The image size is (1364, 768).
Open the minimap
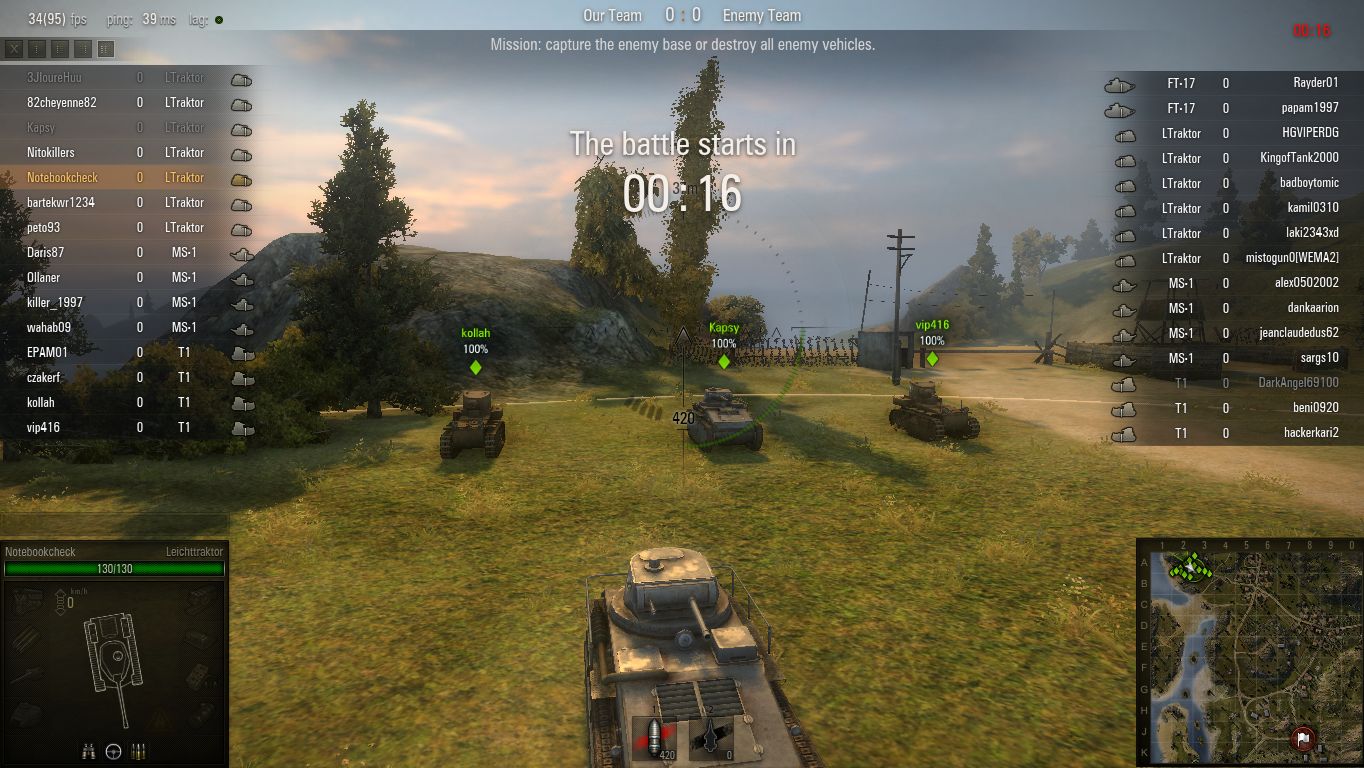1250,651
